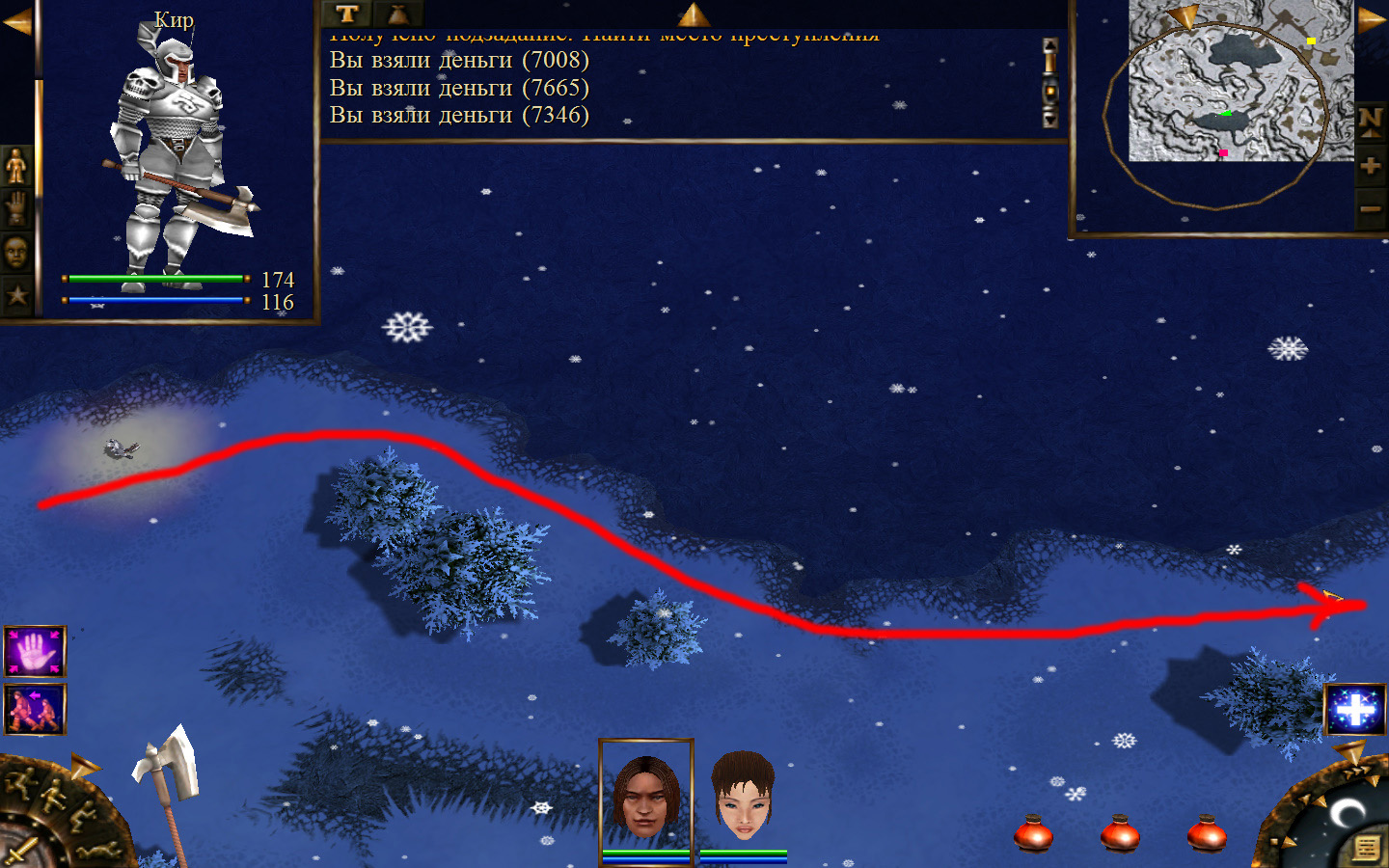Cast the glowing blue cross healing spell
The height and width of the screenshot is (868, 1389).
click(x=1354, y=711)
